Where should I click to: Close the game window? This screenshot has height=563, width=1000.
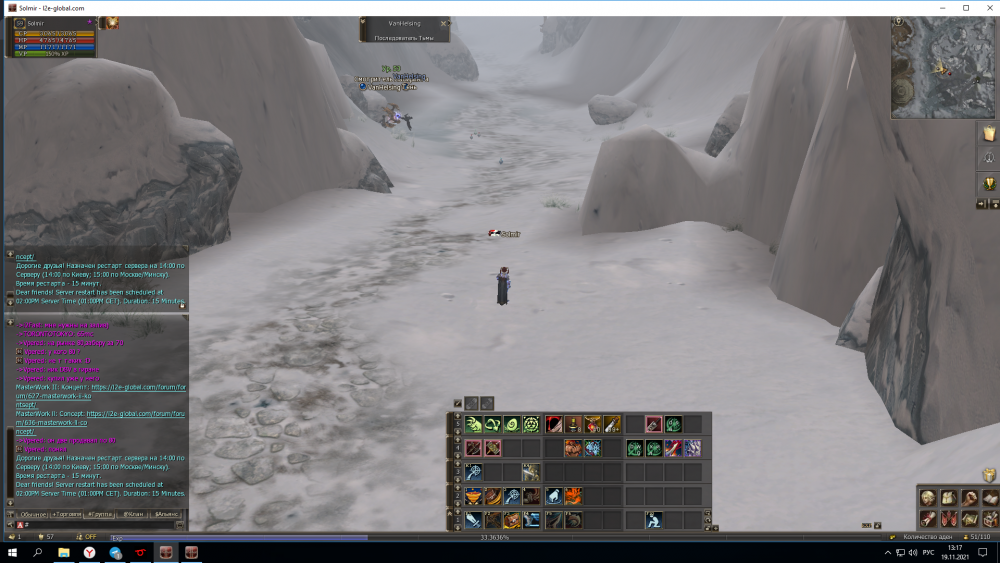988,7
